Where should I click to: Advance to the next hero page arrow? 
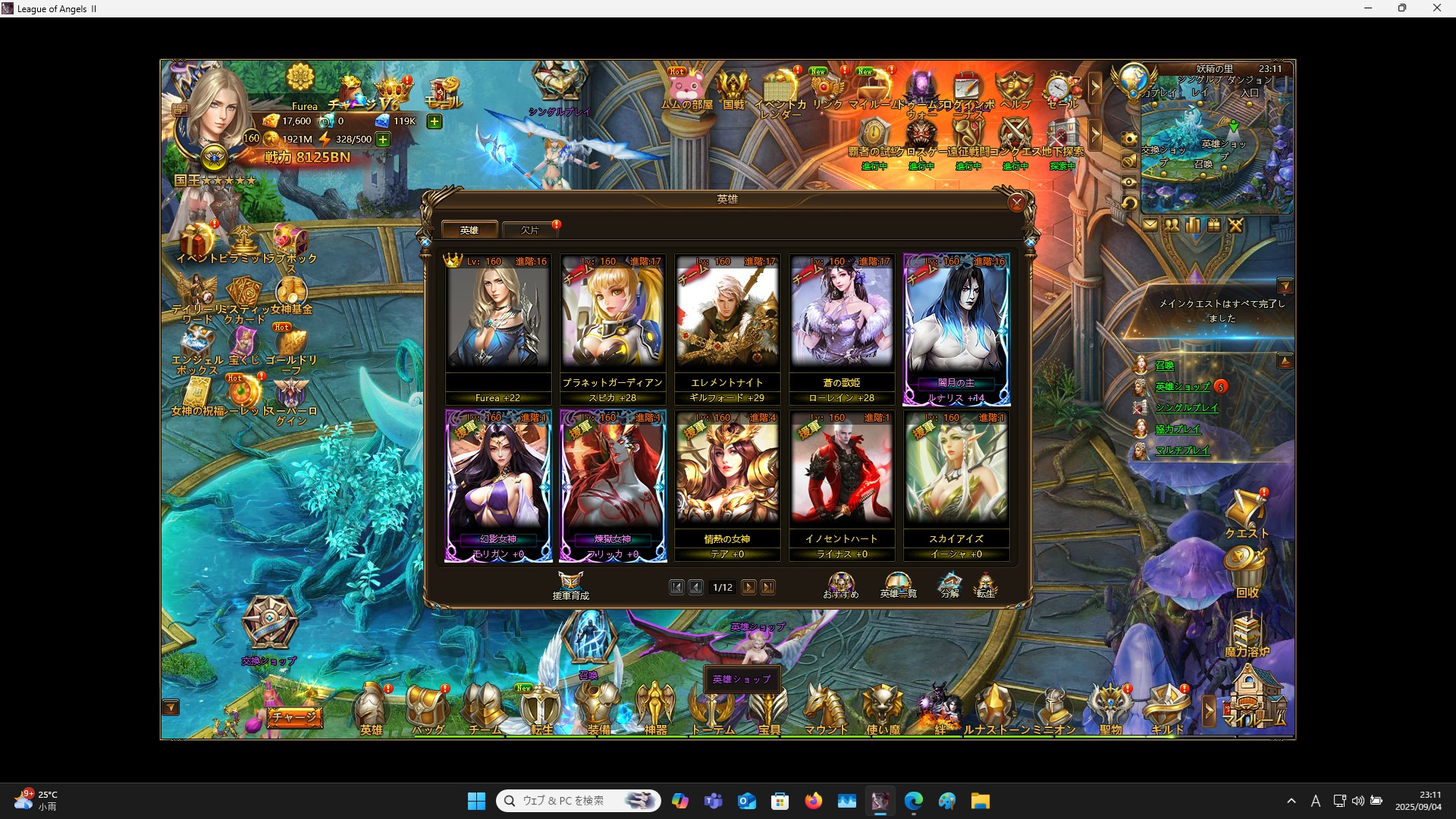click(x=749, y=587)
